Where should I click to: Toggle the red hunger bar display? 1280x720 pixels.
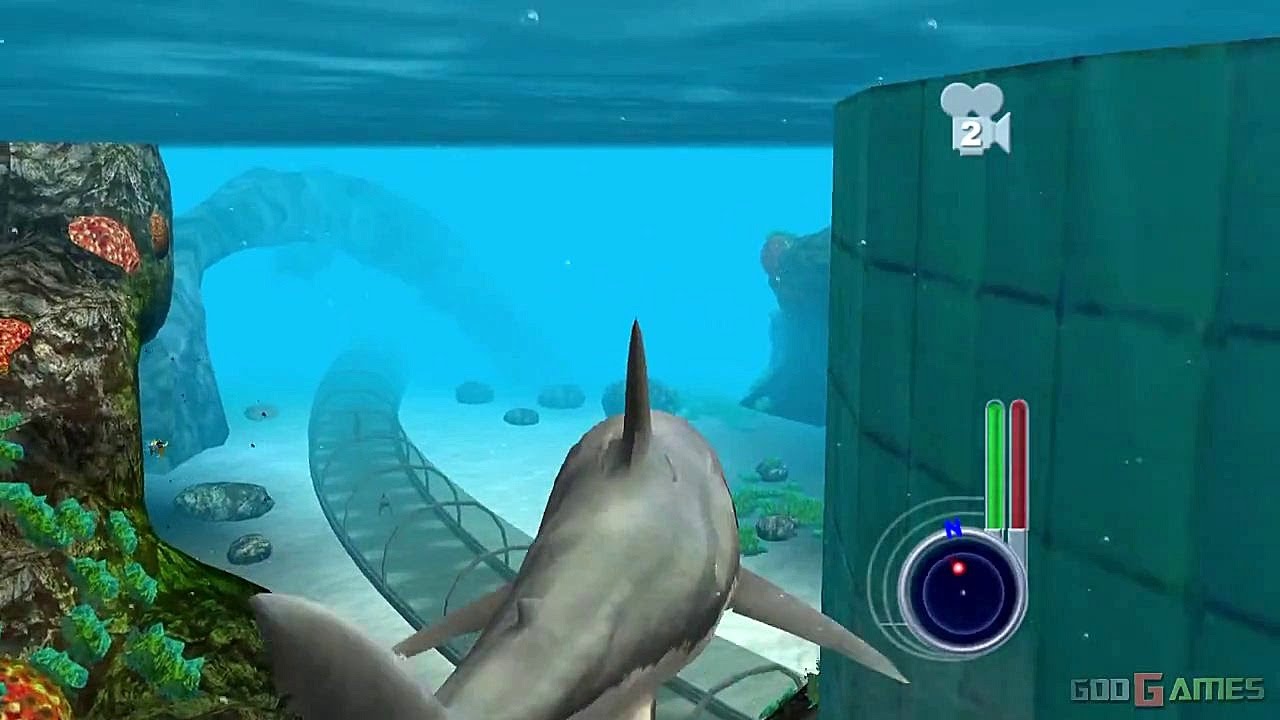pyautogui.click(x=1018, y=465)
